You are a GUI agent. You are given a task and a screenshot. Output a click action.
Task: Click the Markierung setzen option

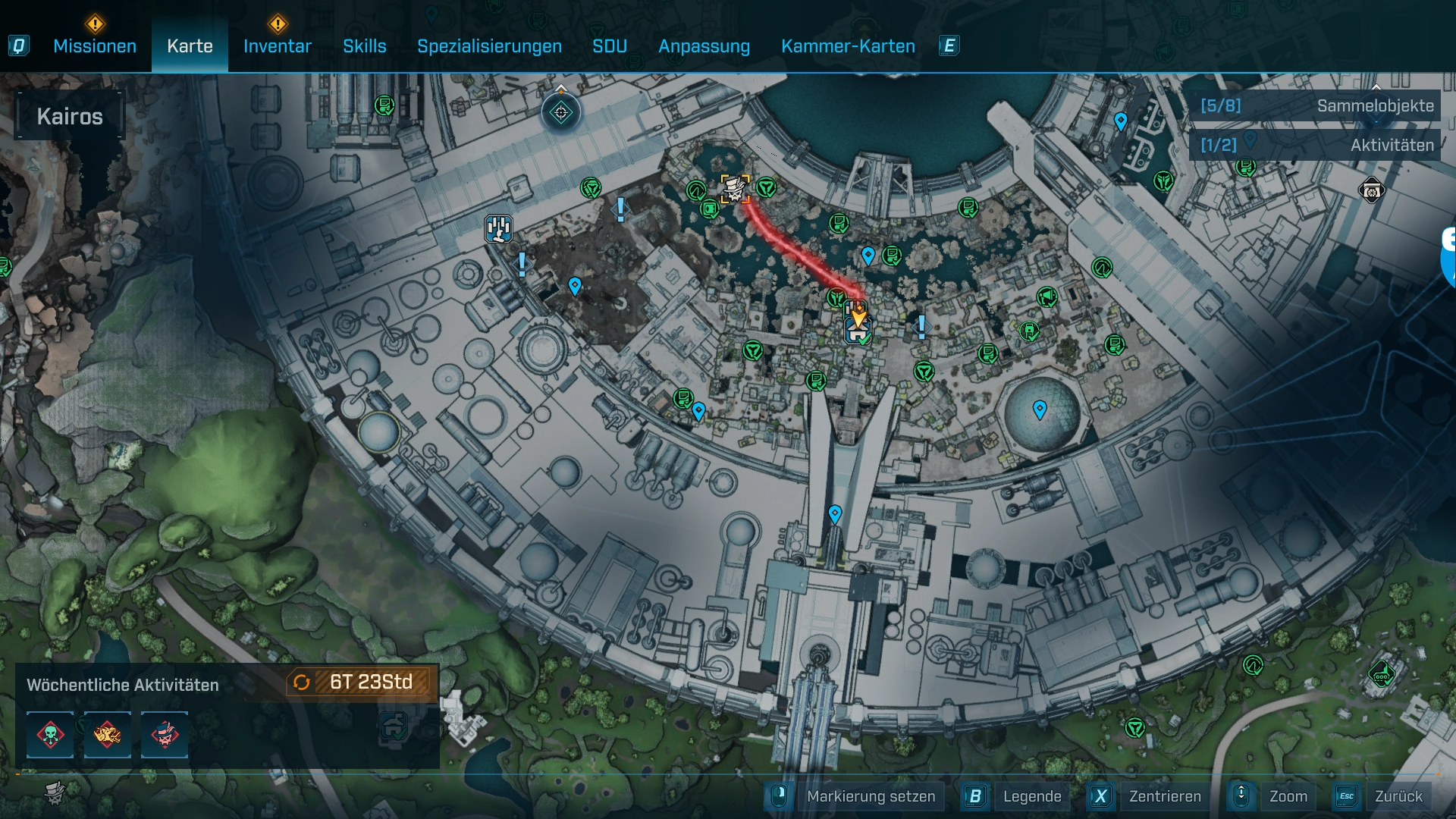[870, 796]
